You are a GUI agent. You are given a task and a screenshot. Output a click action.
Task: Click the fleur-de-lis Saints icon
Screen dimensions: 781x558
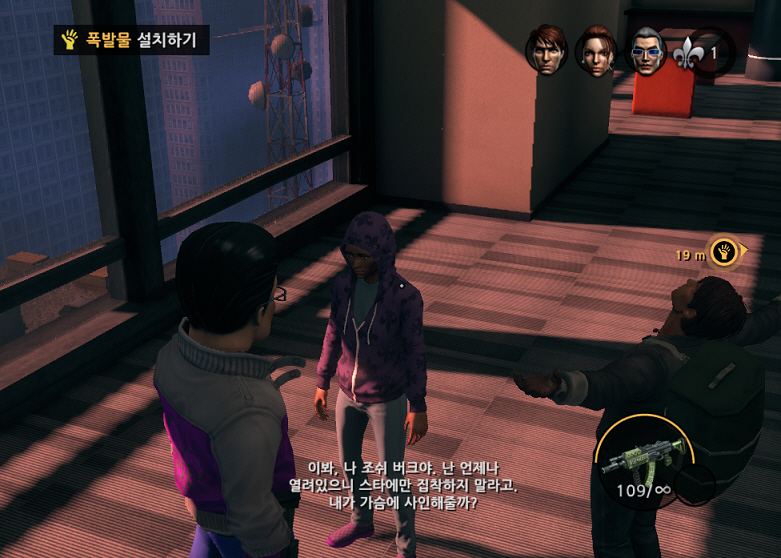click(686, 50)
